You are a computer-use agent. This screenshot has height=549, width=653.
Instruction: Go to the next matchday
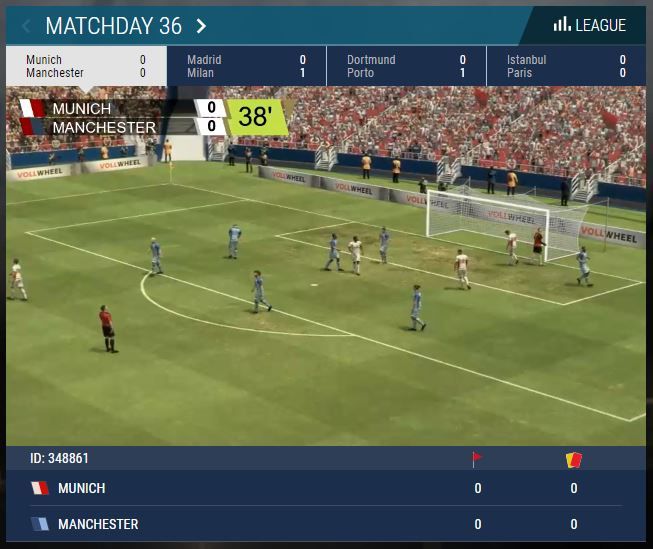click(x=202, y=26)
